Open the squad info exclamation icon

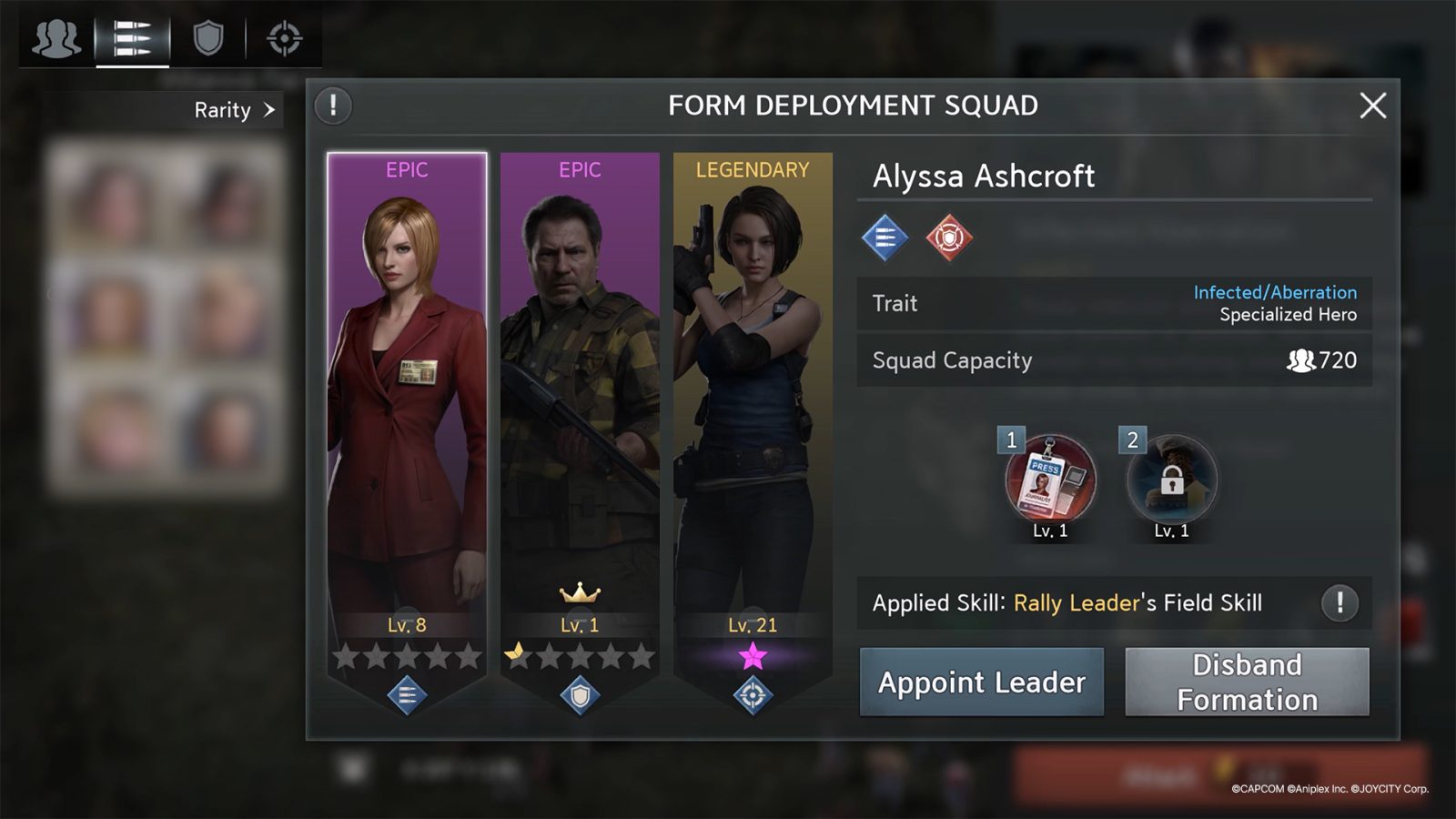click(332, 105)
